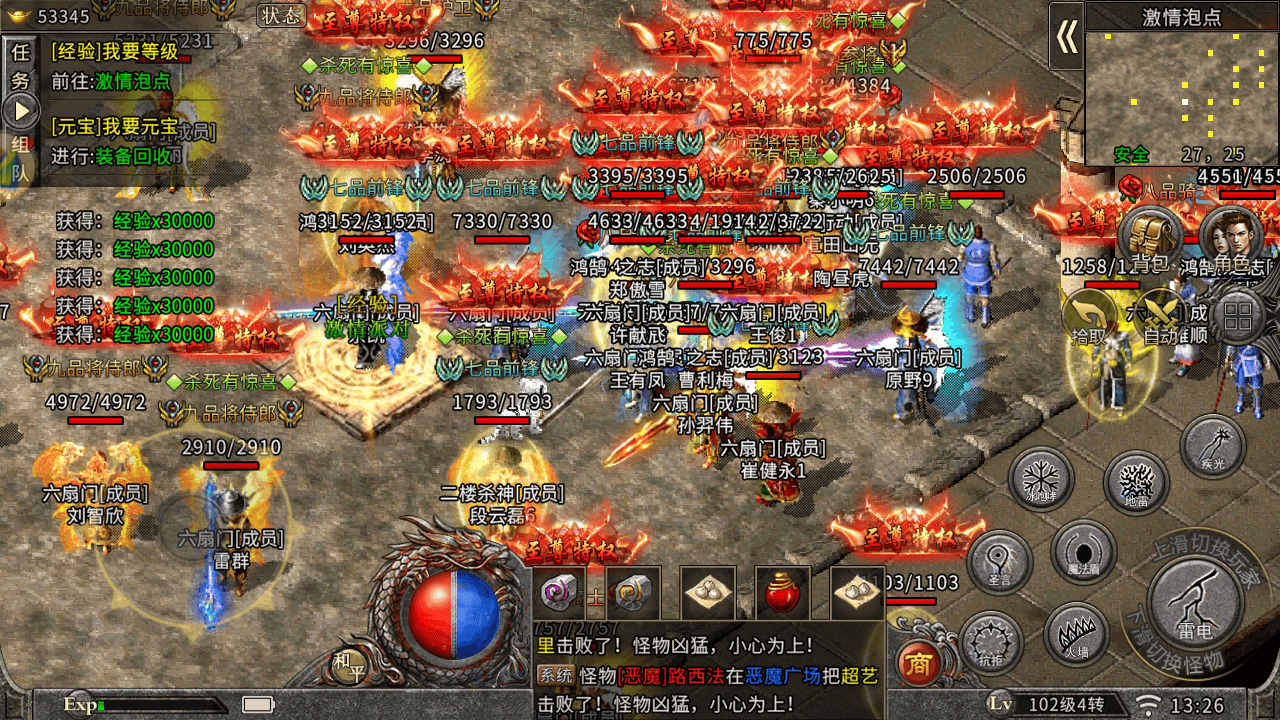Screen dimensions: 1280x720
Task: Select the 装备回收 quest link
Action: pos(139,156)
